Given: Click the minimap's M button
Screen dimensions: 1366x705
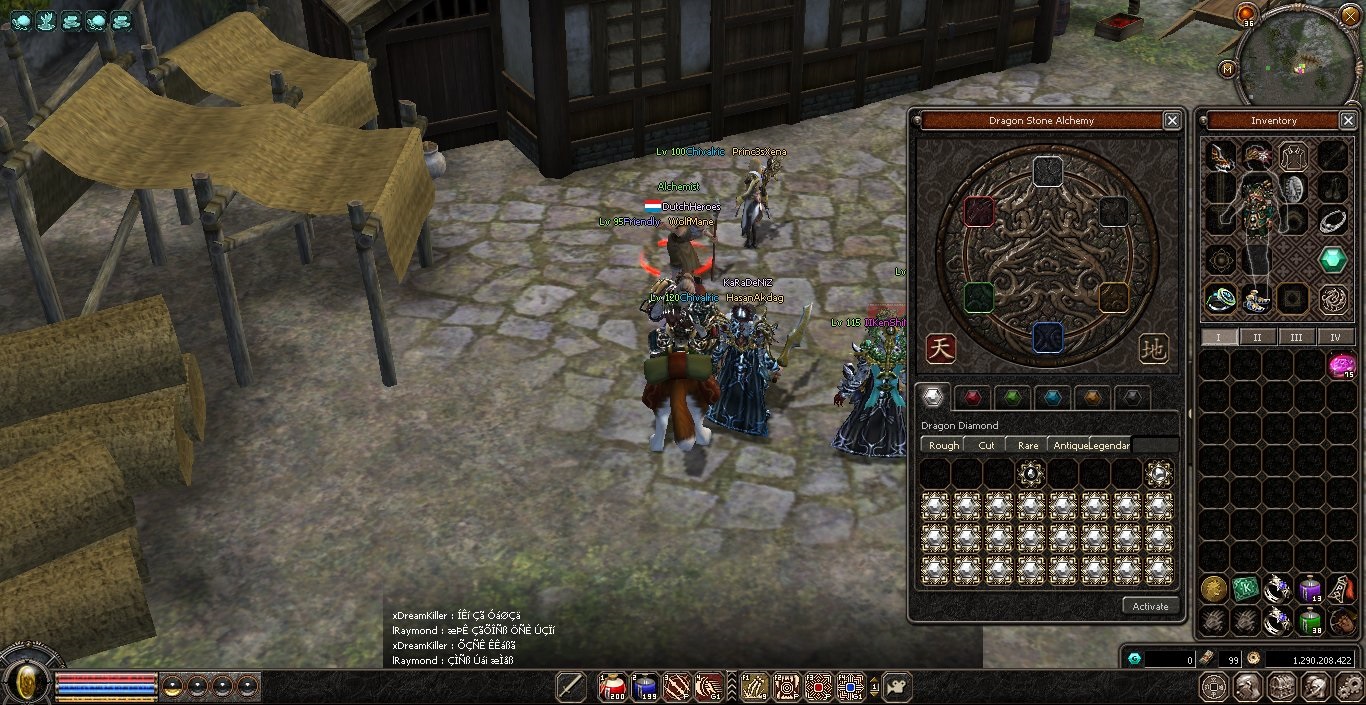Looking at the screenshot, I should 1227,69.
